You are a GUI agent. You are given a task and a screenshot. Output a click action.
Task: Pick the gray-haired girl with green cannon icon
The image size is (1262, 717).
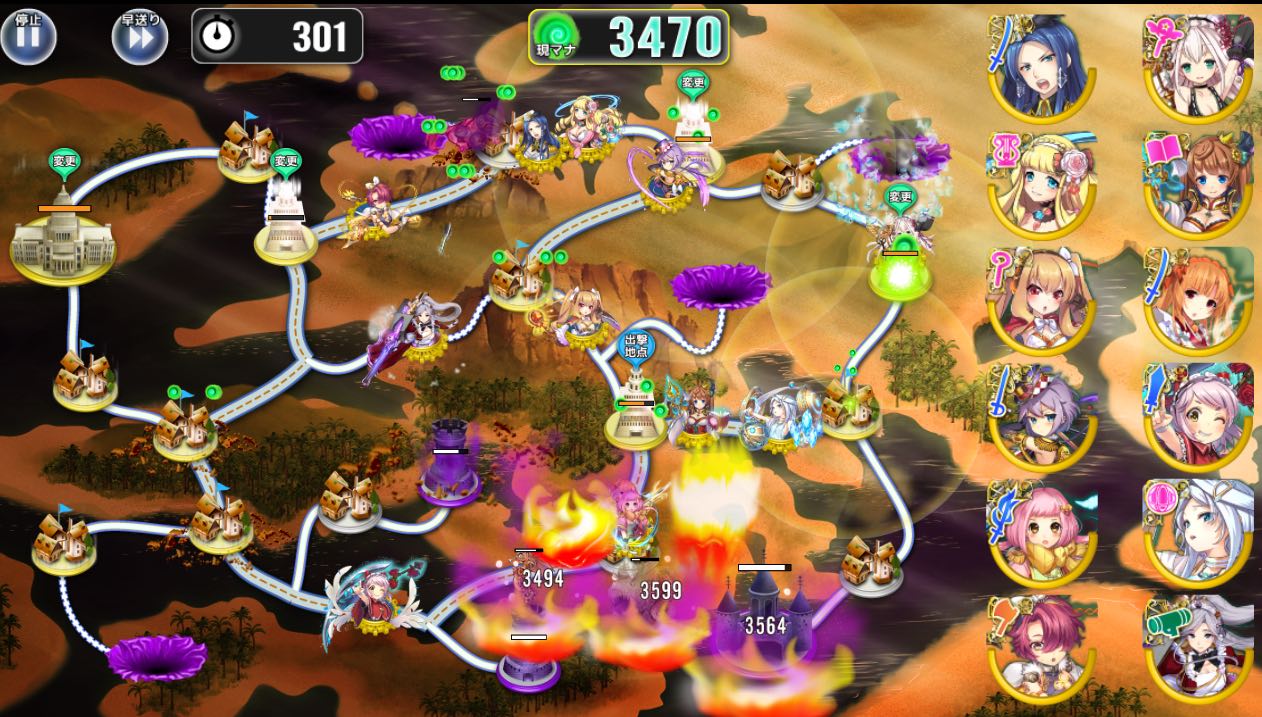coord(1198,646)
